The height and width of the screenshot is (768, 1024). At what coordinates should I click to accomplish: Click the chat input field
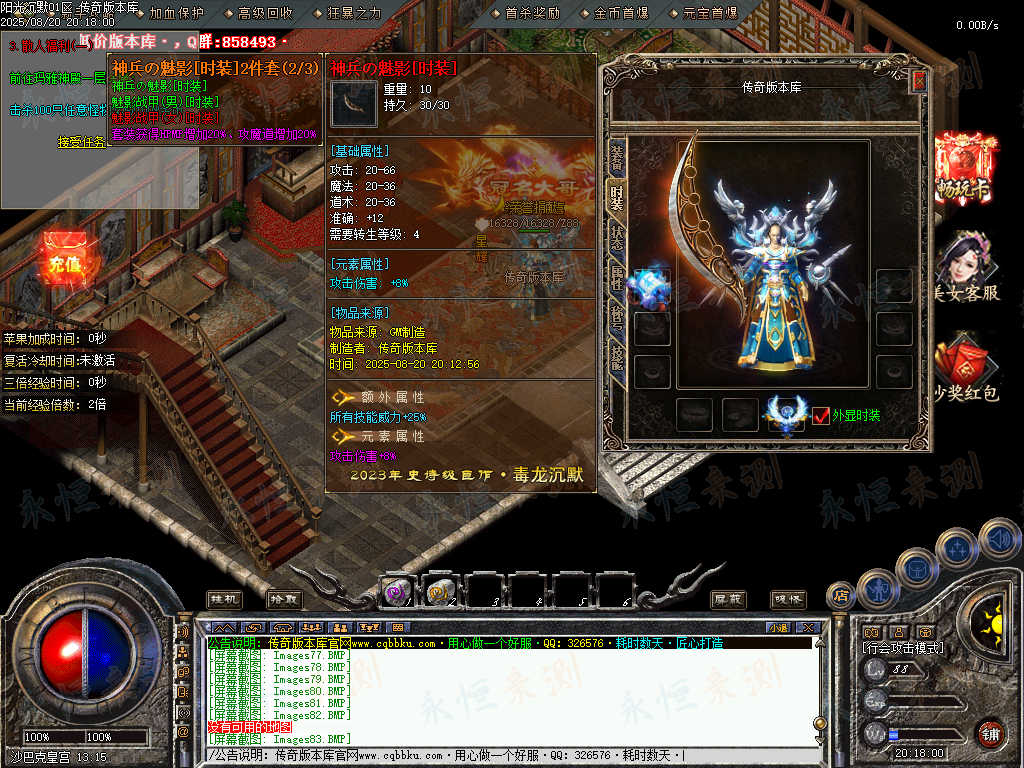500,755
